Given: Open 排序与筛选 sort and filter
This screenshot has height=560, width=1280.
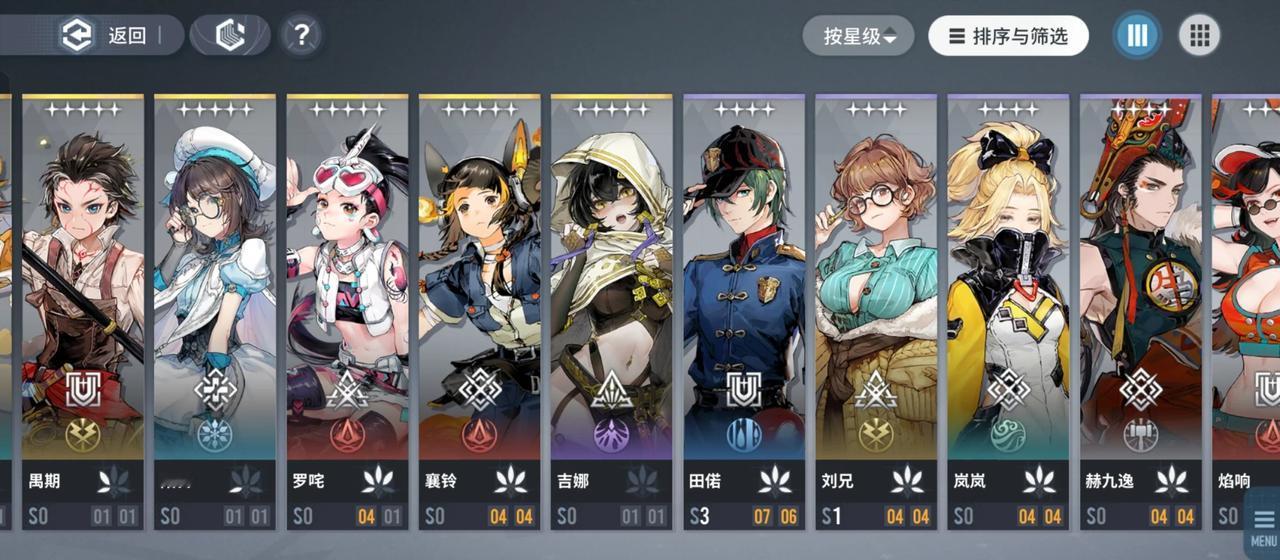Looking at the screenshot, I should coord(1008,36).
